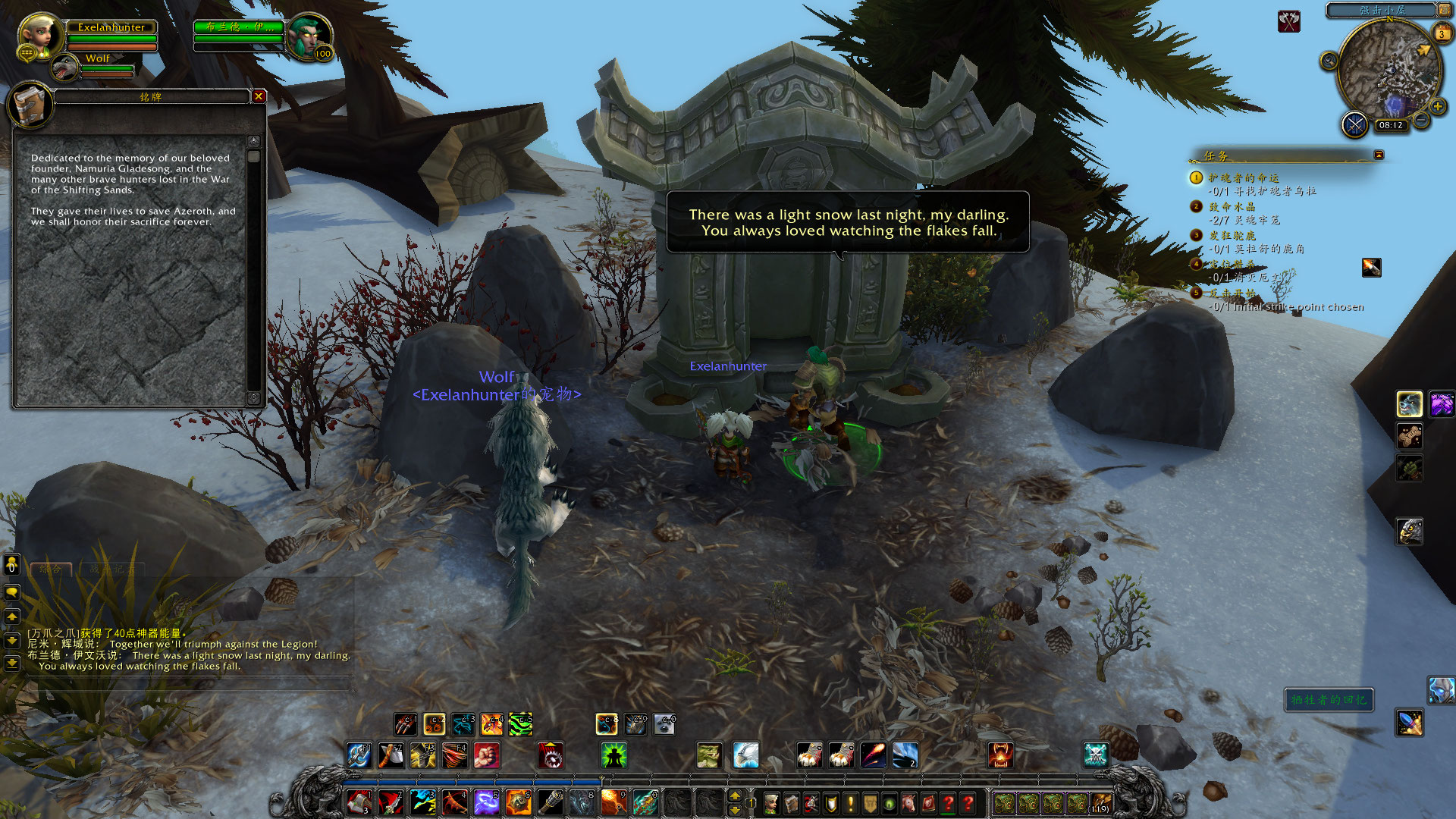Zoom in the minimap with plus button
The image size is (1456, 819).
1437,106
